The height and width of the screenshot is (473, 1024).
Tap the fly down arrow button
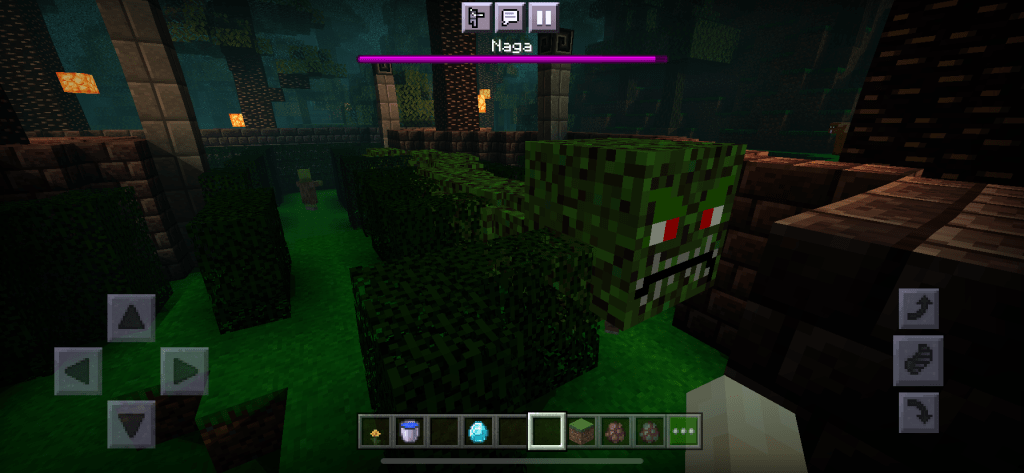point(918,412)
